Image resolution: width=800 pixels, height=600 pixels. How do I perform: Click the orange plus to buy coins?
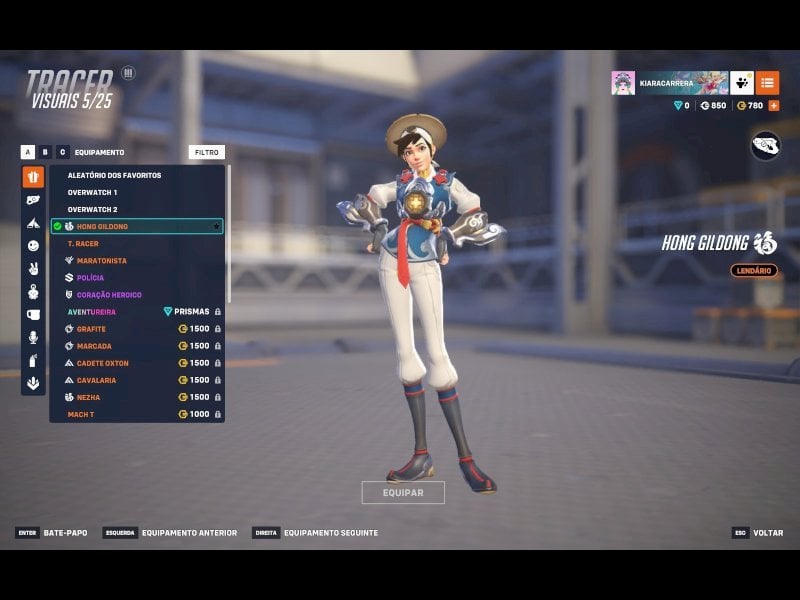pyautogui.click(x=773, y=105)
